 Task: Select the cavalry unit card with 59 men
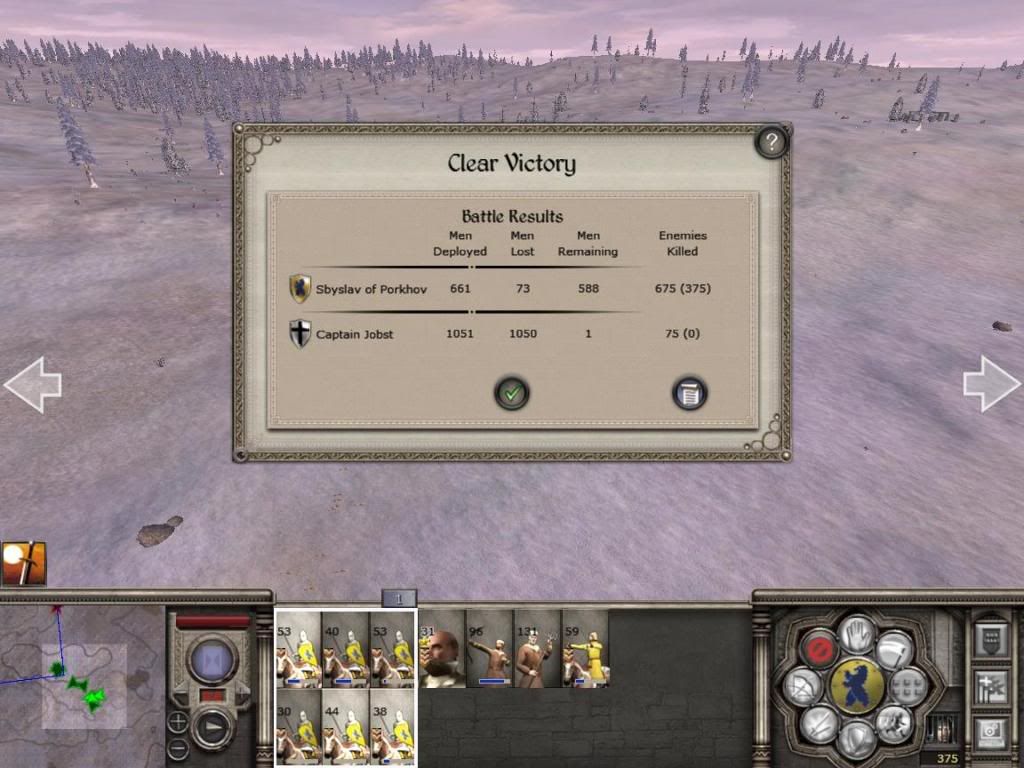pos(585,649)
